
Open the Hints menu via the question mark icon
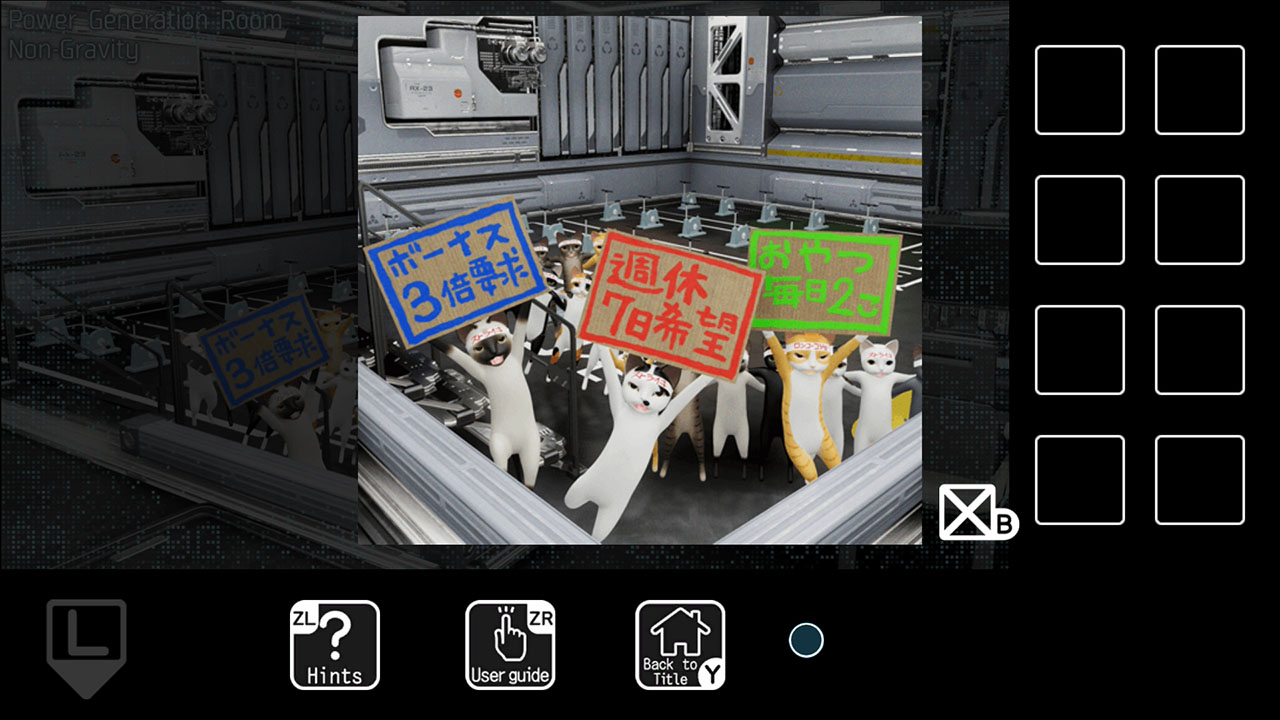[x=335, y=643]
